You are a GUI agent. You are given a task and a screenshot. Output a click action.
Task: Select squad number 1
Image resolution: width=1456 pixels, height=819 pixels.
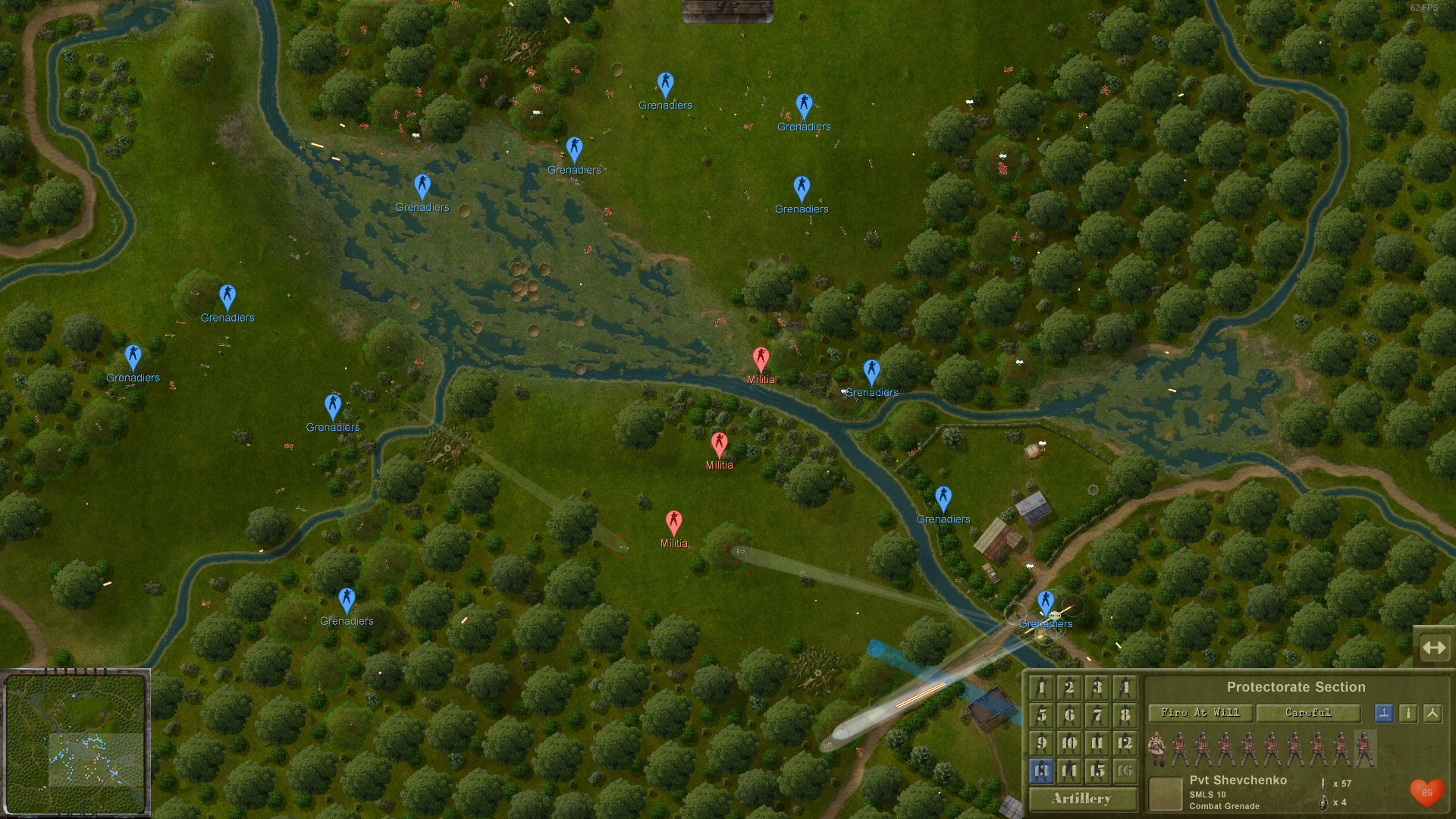[x=1041, y=688]
